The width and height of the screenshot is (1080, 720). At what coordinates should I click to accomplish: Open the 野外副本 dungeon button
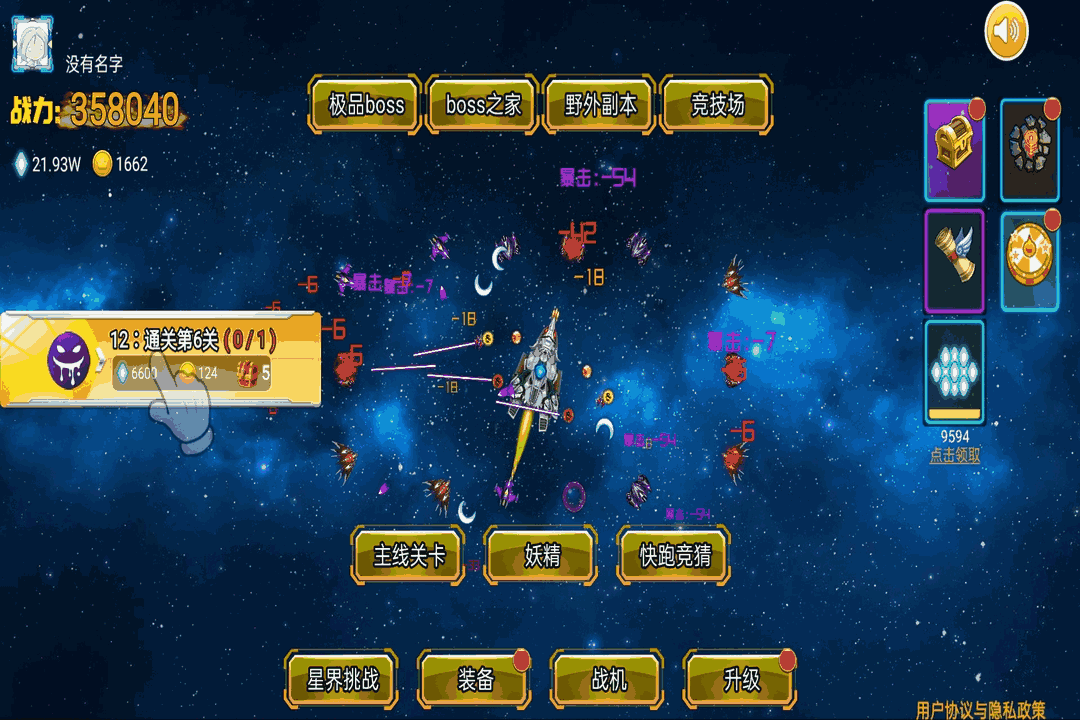click(600, 105)
